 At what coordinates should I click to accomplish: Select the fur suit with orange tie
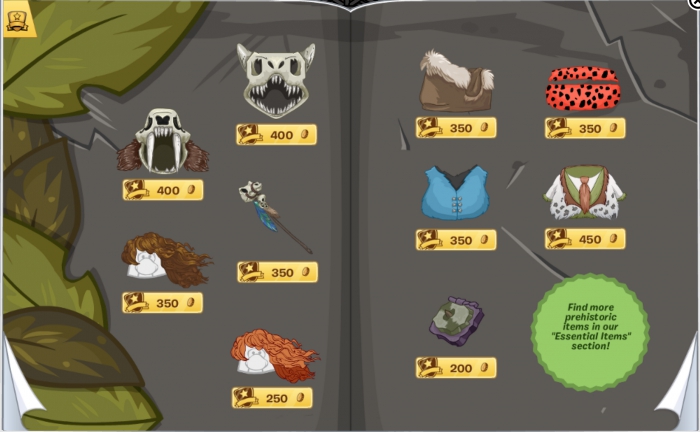coord(583,194)
